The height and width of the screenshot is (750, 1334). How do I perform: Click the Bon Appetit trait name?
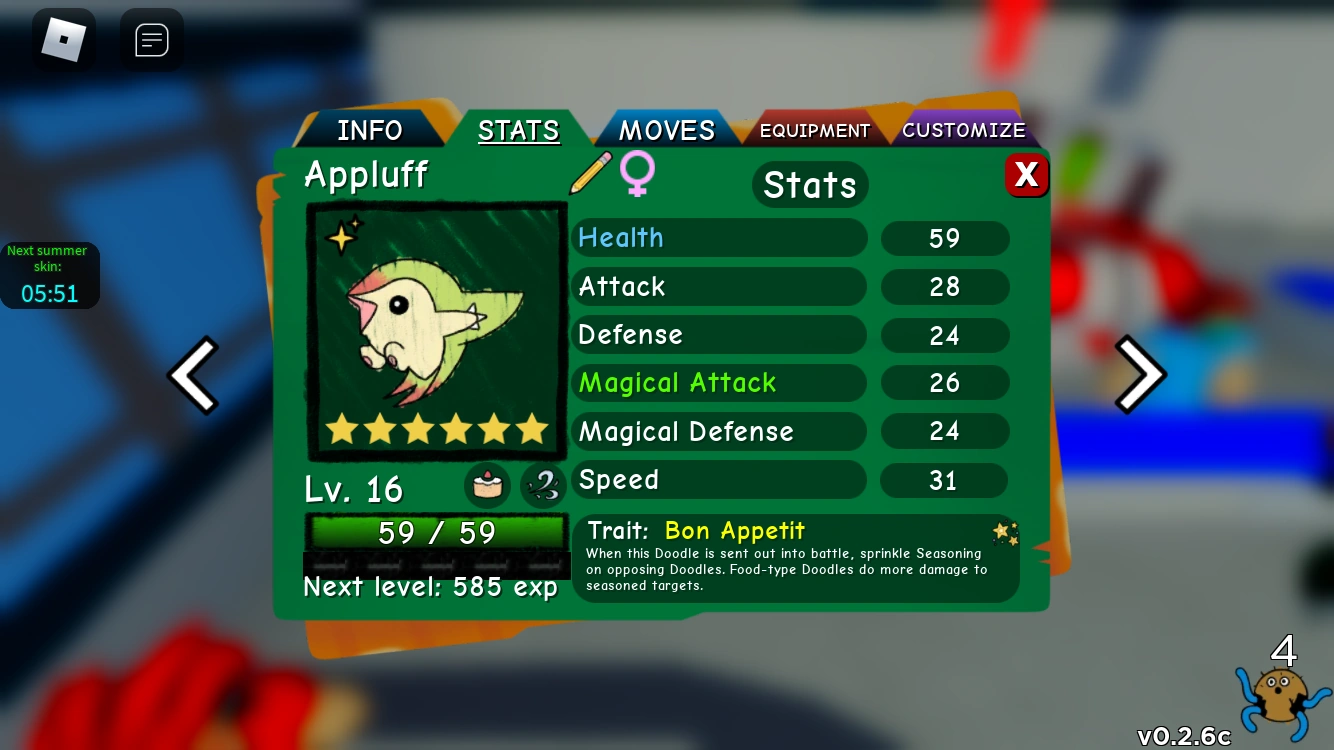coord(734,530)
